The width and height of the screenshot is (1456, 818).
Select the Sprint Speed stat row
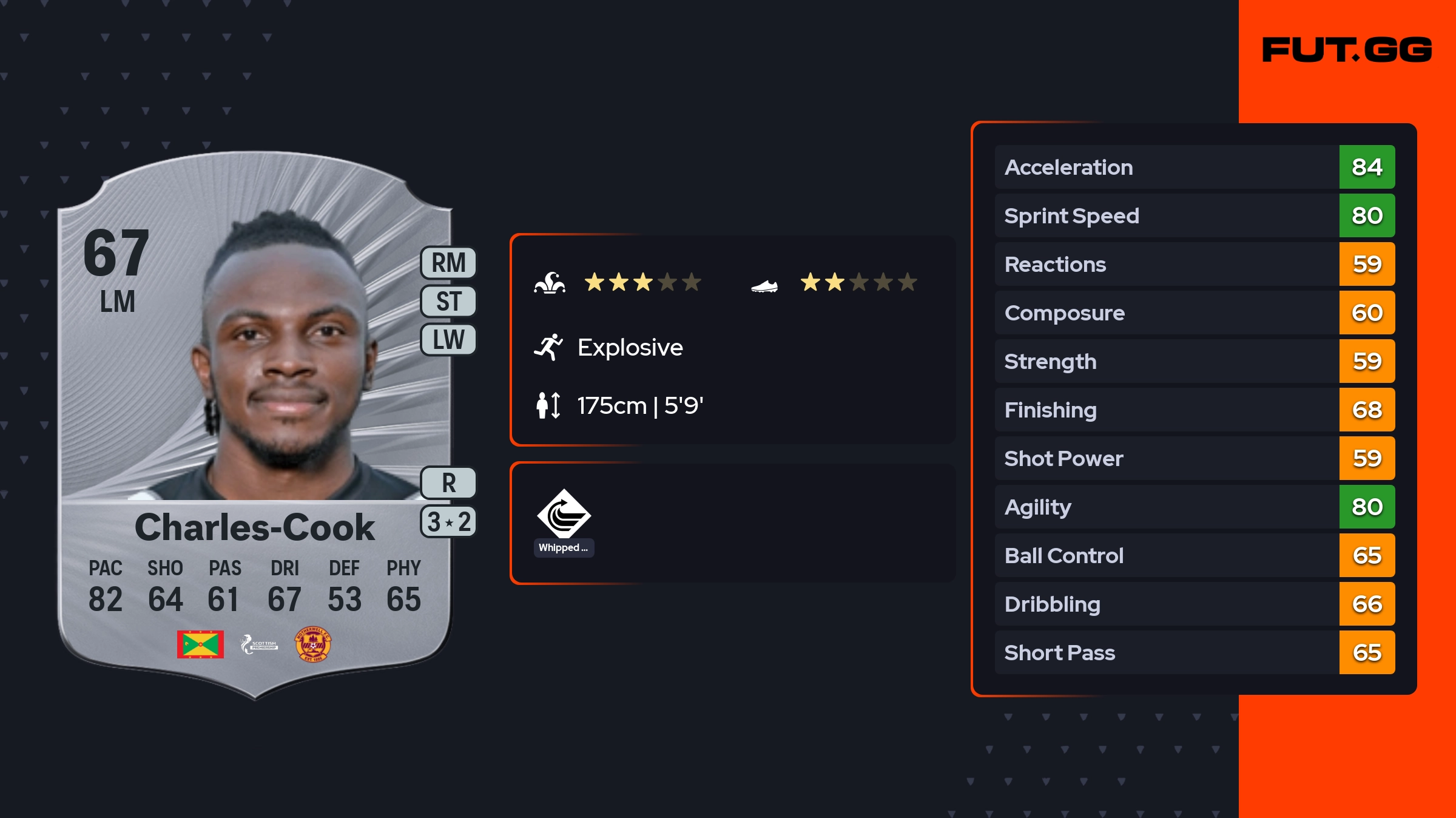1194,215
